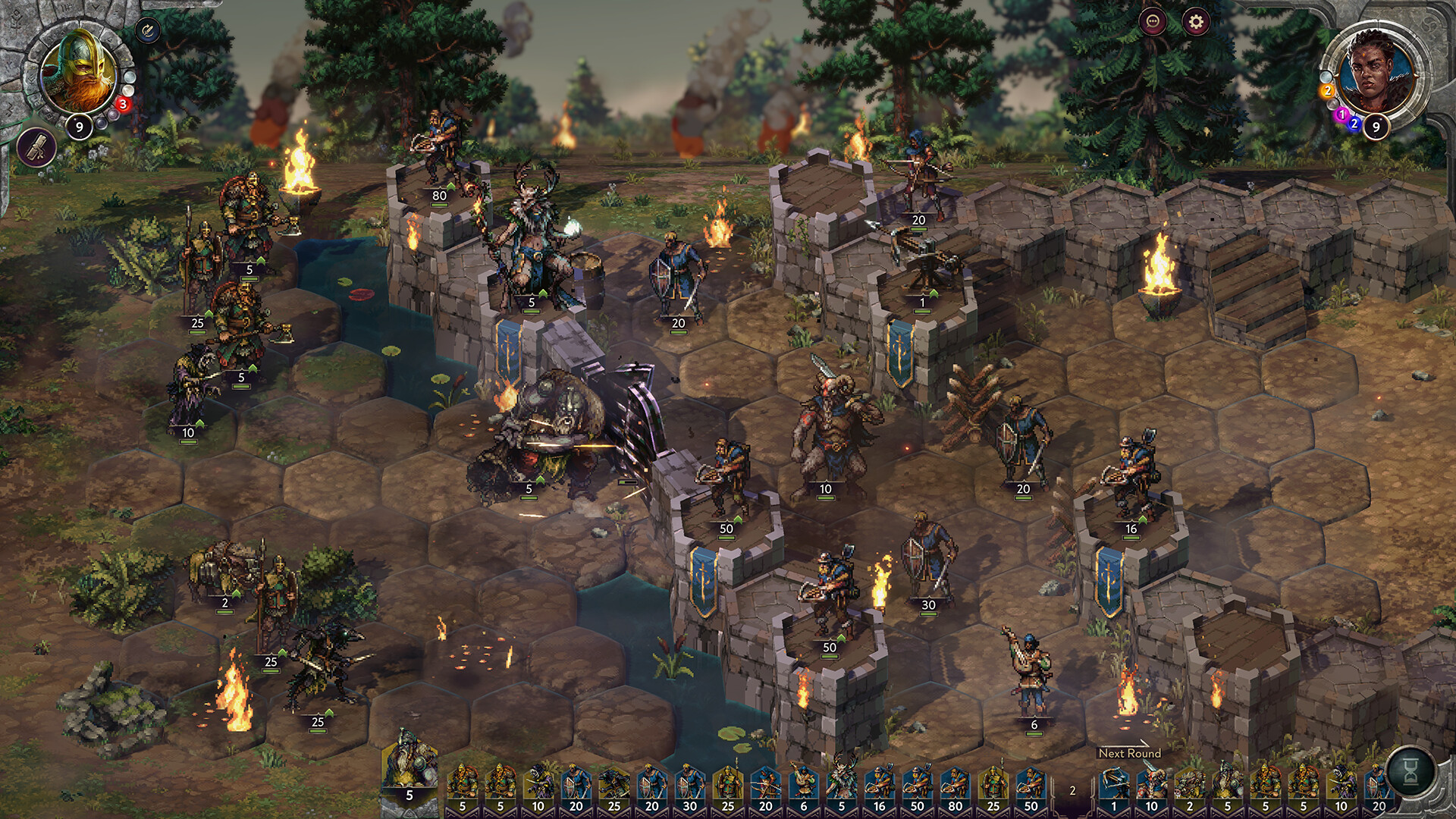Click the hero's troop count badge showing 9
1456x819 pixels.
80,125
